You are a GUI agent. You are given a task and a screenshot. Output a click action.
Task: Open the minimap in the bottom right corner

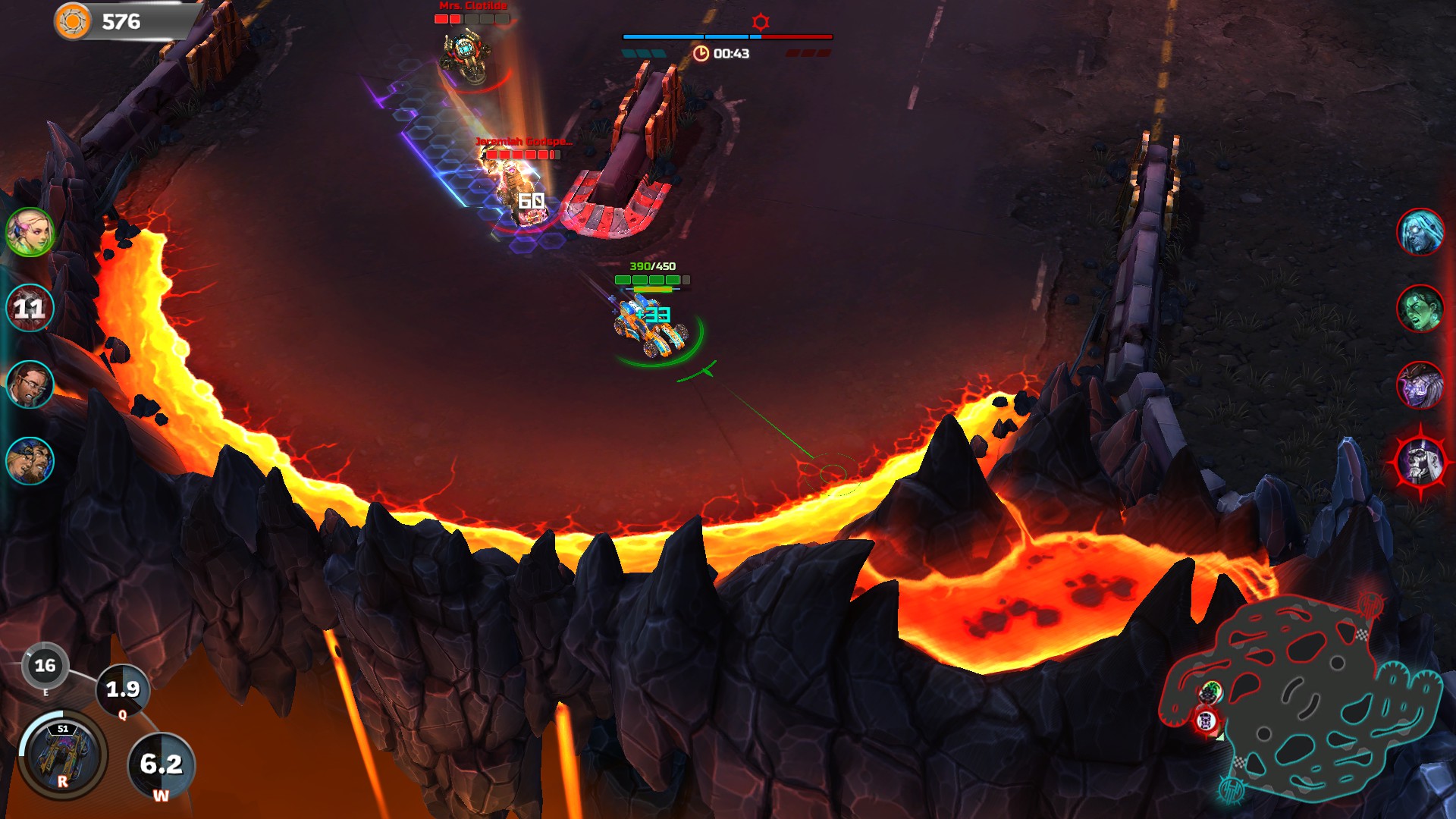click(1304, 698)
